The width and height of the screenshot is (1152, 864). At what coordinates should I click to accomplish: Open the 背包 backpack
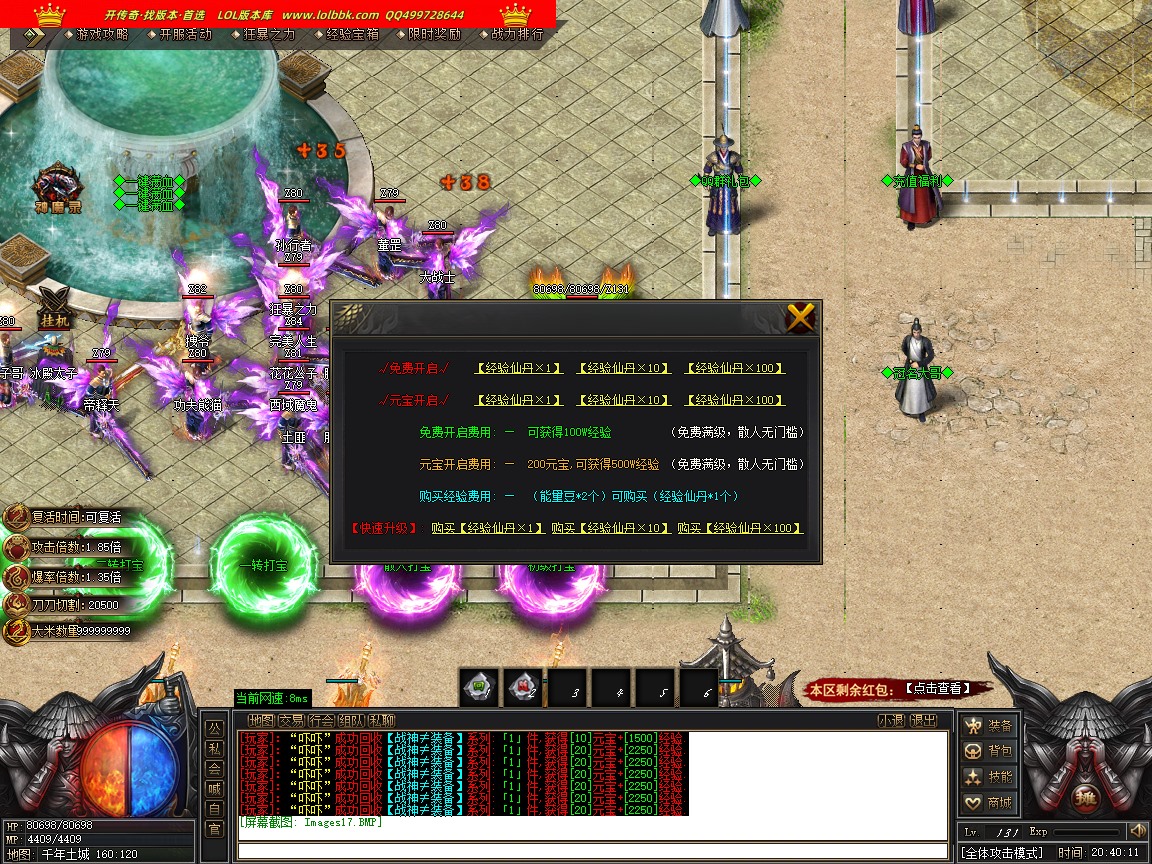coord(988,751)
